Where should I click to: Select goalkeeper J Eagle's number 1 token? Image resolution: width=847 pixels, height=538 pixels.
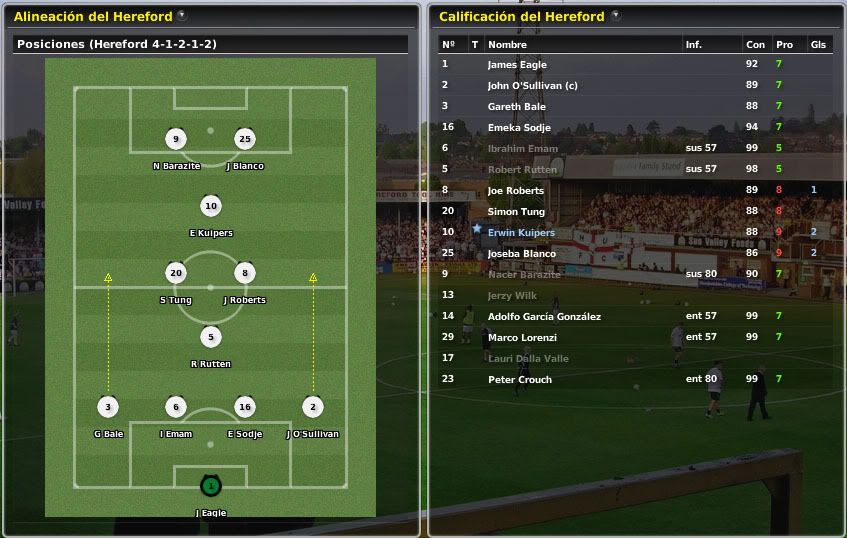210,486
